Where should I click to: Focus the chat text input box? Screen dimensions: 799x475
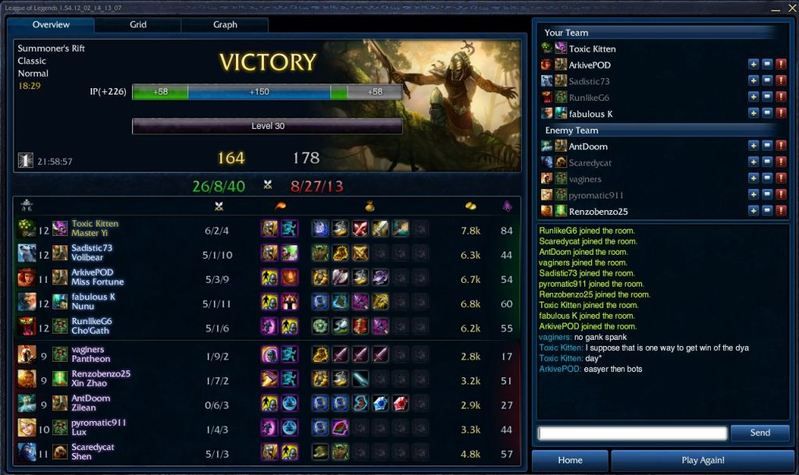pos(631,433)
